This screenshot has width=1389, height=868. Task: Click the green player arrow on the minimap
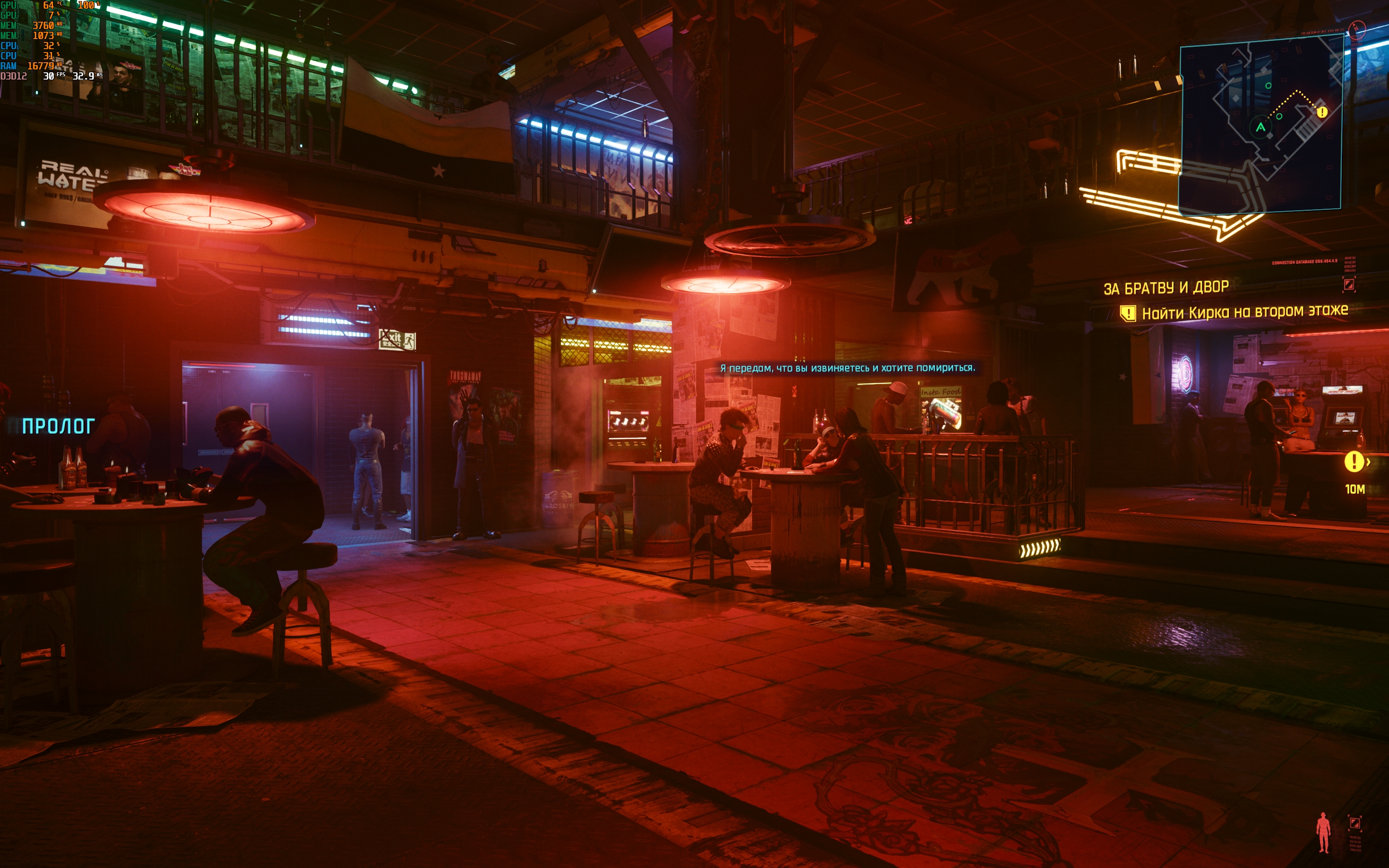[x=1260, y=127]
